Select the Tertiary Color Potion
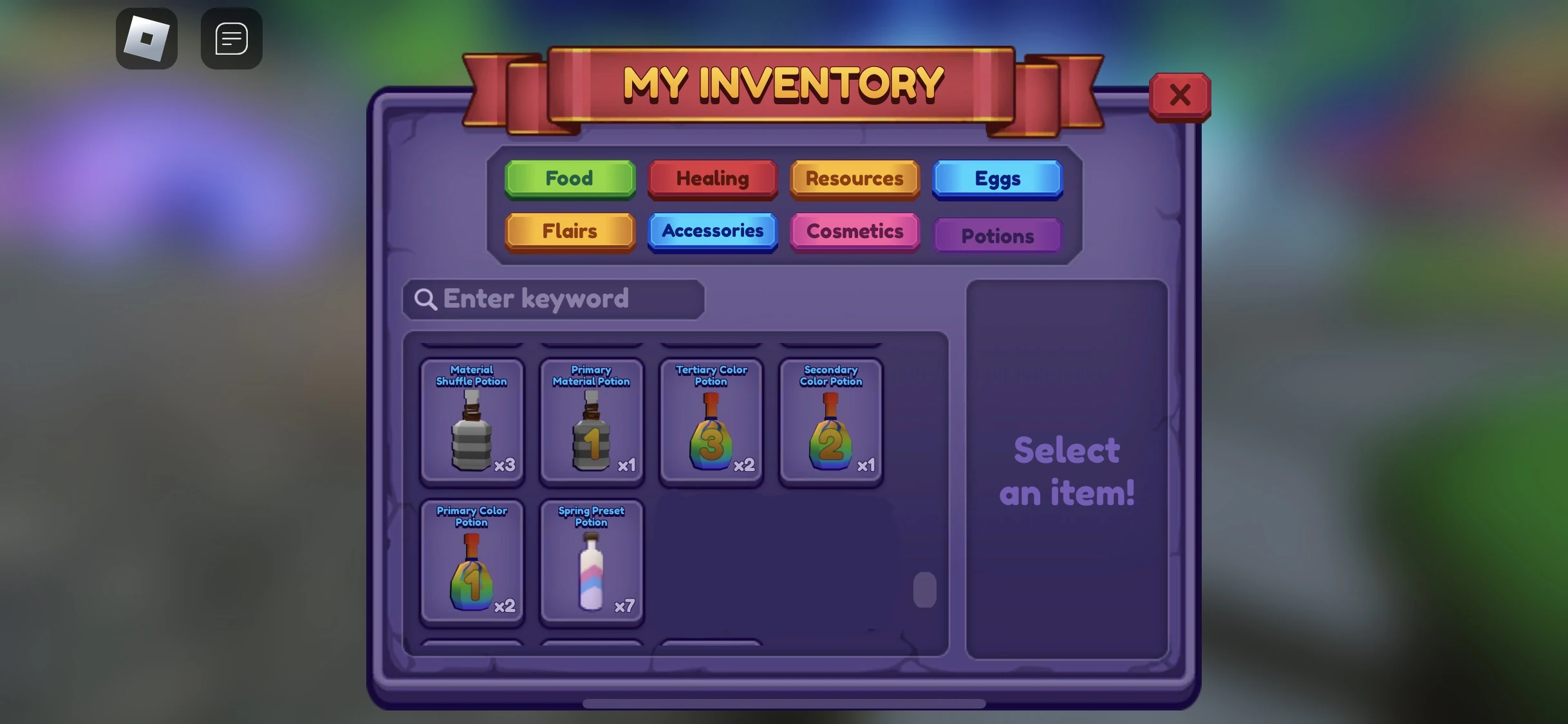This screenshot has width=1568, height=724. (711, 422)
